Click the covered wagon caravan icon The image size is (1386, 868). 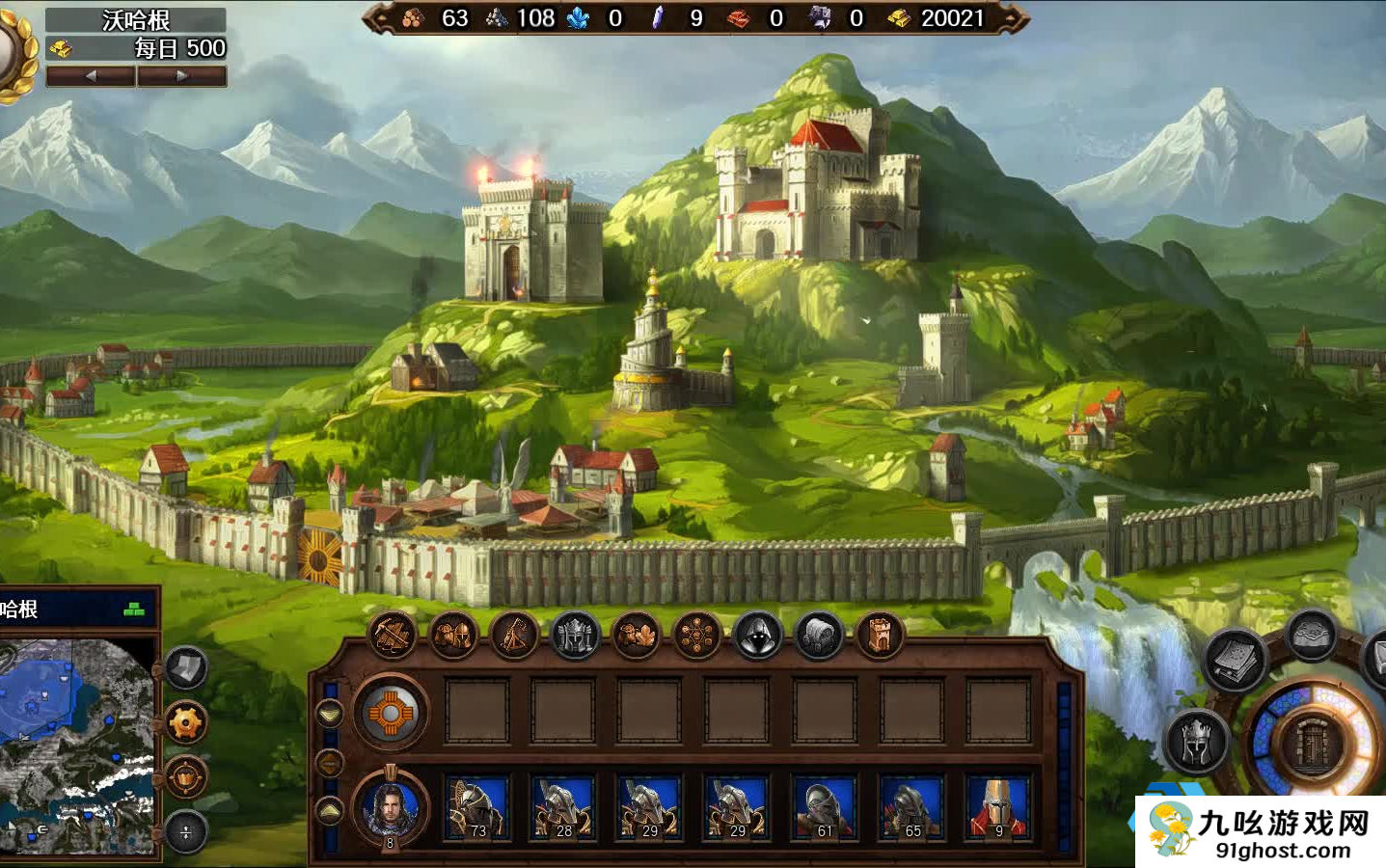point(819,636)
